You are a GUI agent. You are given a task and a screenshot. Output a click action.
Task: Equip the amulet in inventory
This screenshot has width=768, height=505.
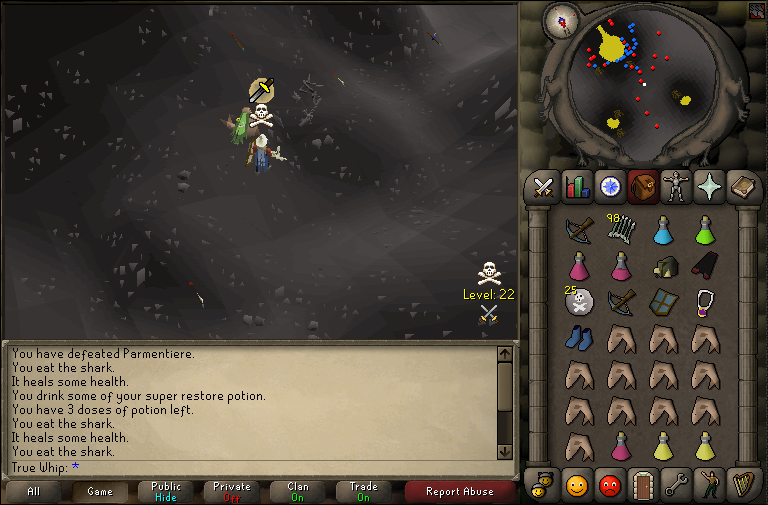[704, 301]
